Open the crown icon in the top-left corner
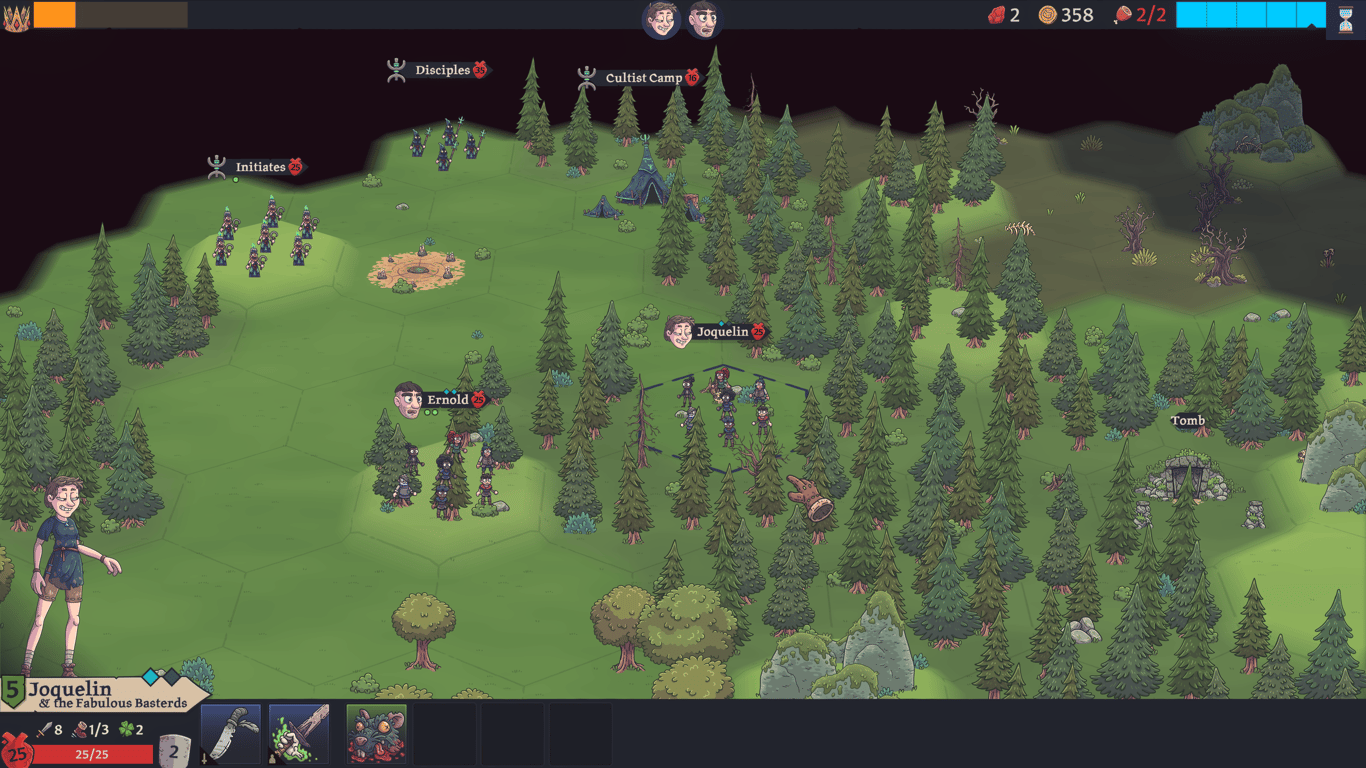The image size is (1366, 768). point(16,18)
